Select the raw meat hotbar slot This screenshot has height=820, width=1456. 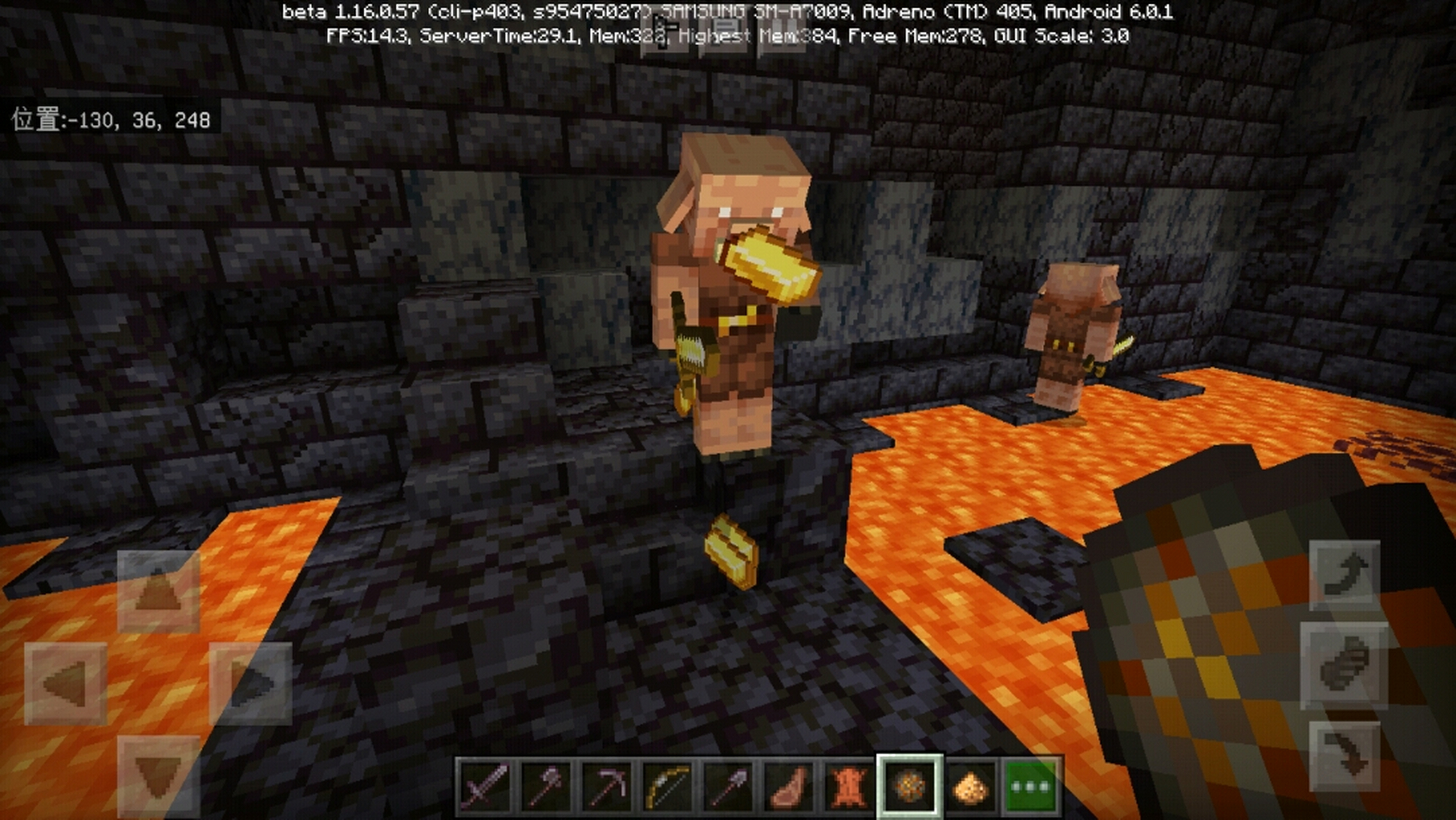(788, 785)
